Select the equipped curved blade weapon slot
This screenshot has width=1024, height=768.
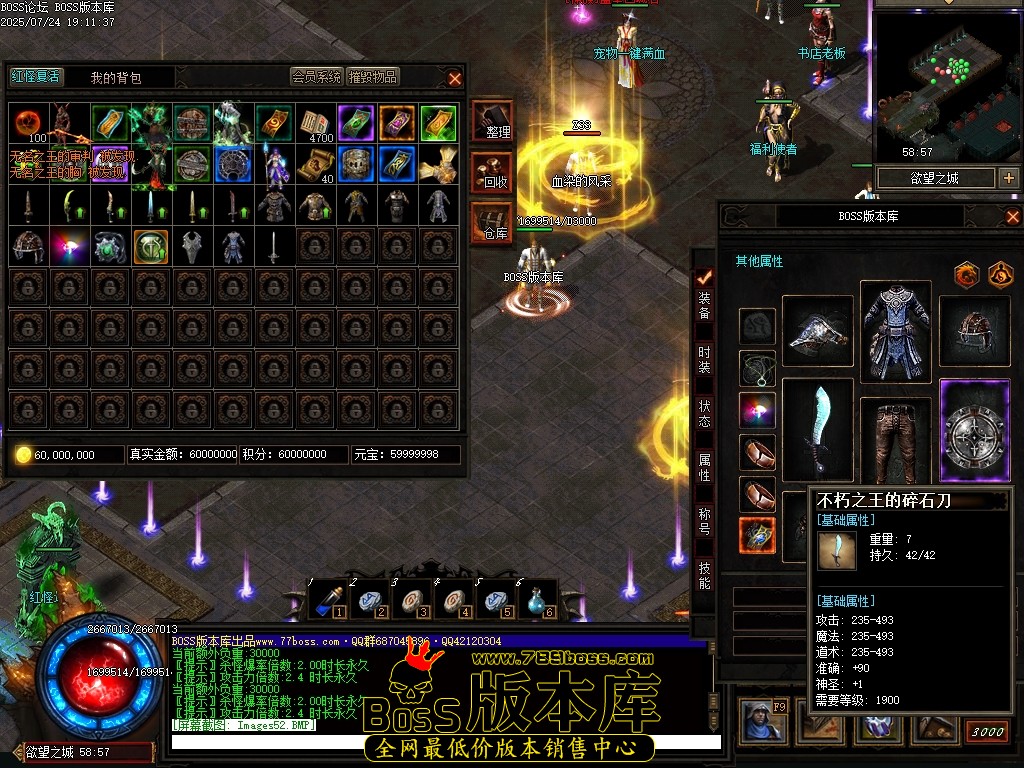[x=818, y=429]
